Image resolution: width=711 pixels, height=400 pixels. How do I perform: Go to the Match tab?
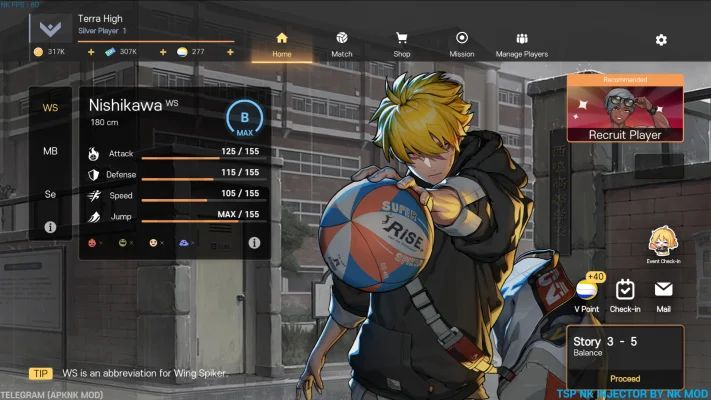click(x=342, y=44)
